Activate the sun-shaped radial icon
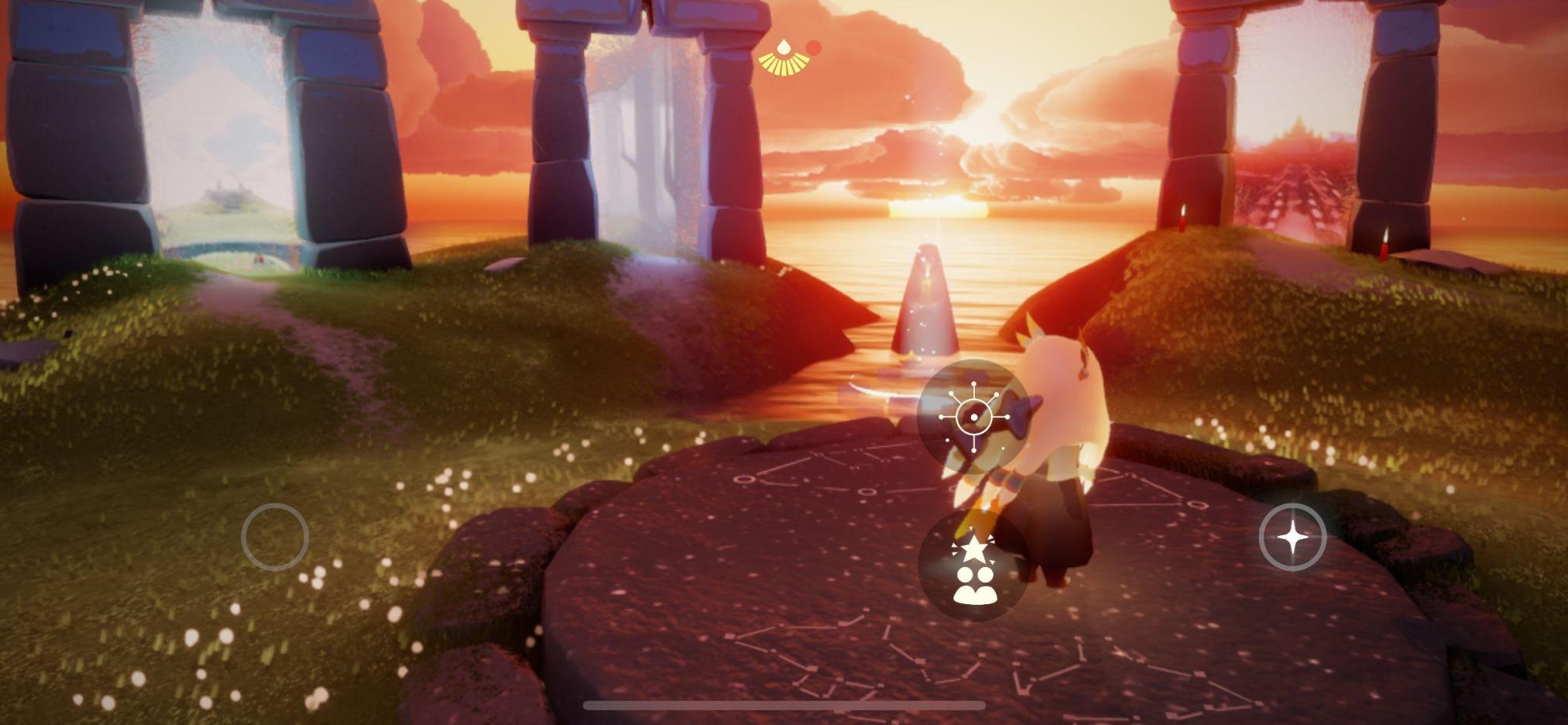The height and width of the screenshot is (725, 1568). [x=973, y=417]
